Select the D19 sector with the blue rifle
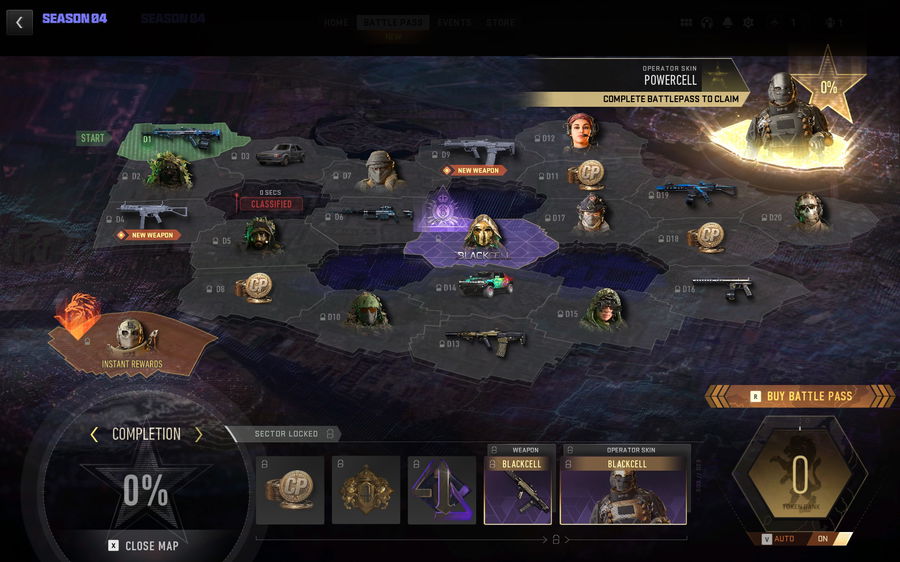This screenshot has height=562, width=900. pyautogui.click(x=696, y=192)
